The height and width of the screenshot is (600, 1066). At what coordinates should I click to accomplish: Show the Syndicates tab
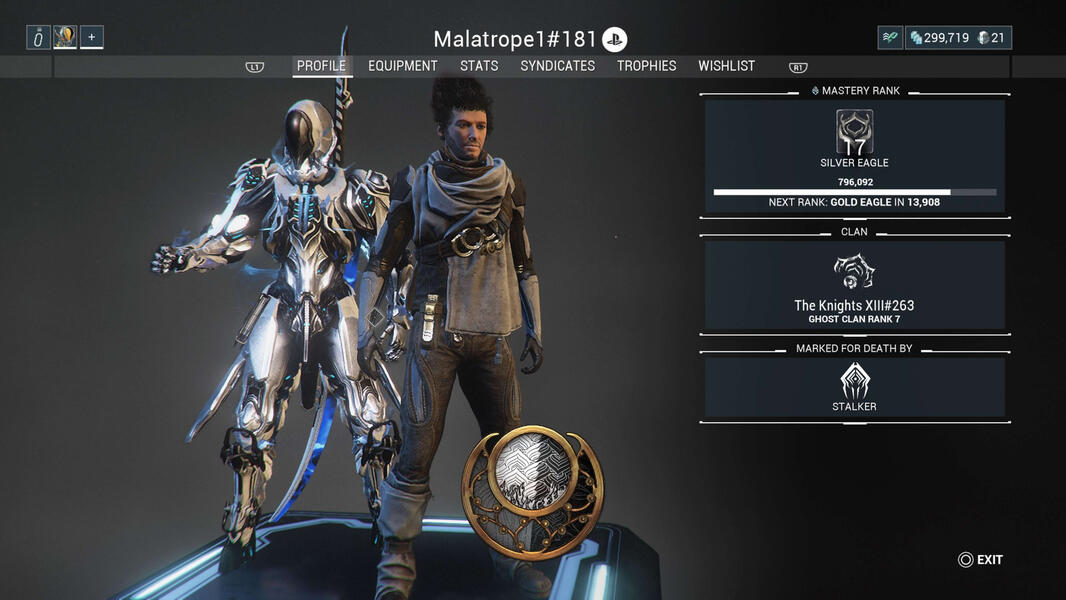click(x=557, y=66)
